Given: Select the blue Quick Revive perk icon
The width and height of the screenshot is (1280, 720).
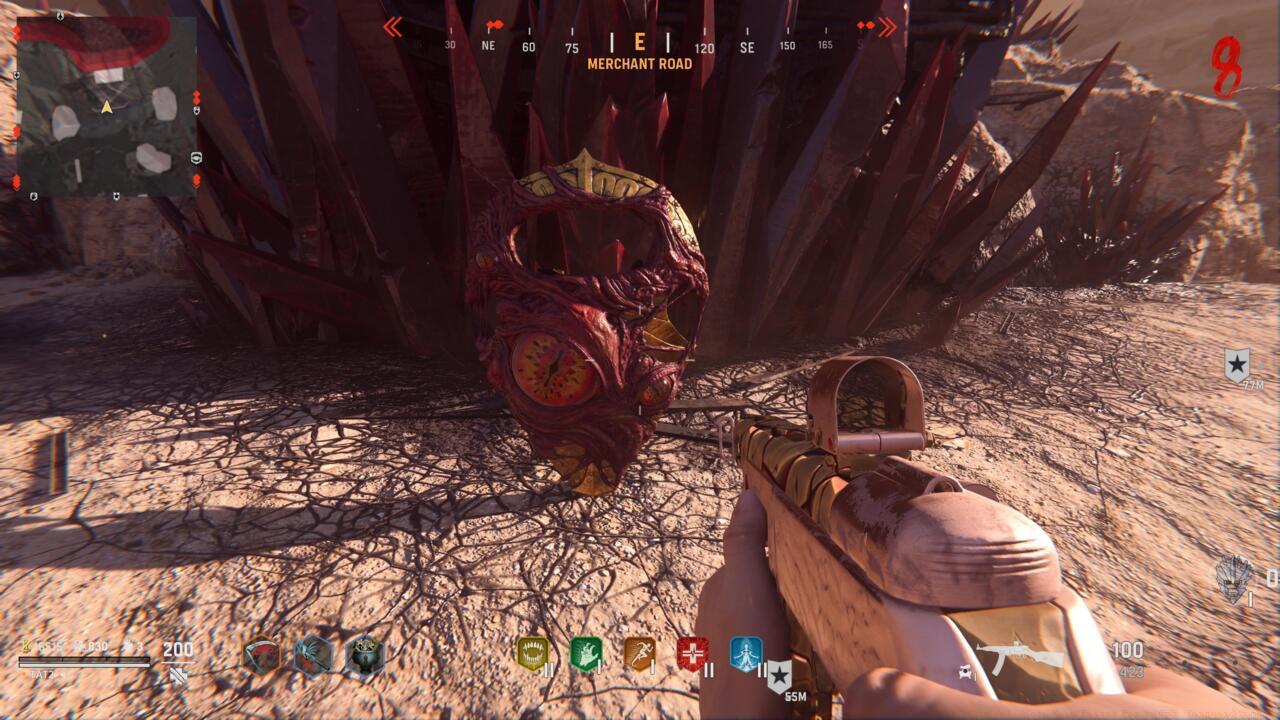Looking at the screenshot, I should click(746, 653).
